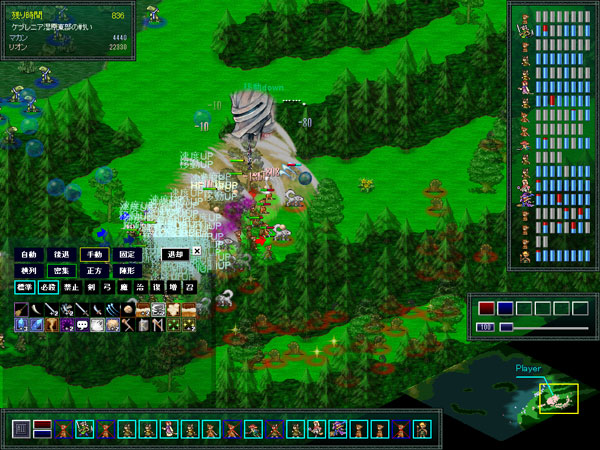
Task: Select the 禁止 prohibit skills option
Action: tap(72, 288)
